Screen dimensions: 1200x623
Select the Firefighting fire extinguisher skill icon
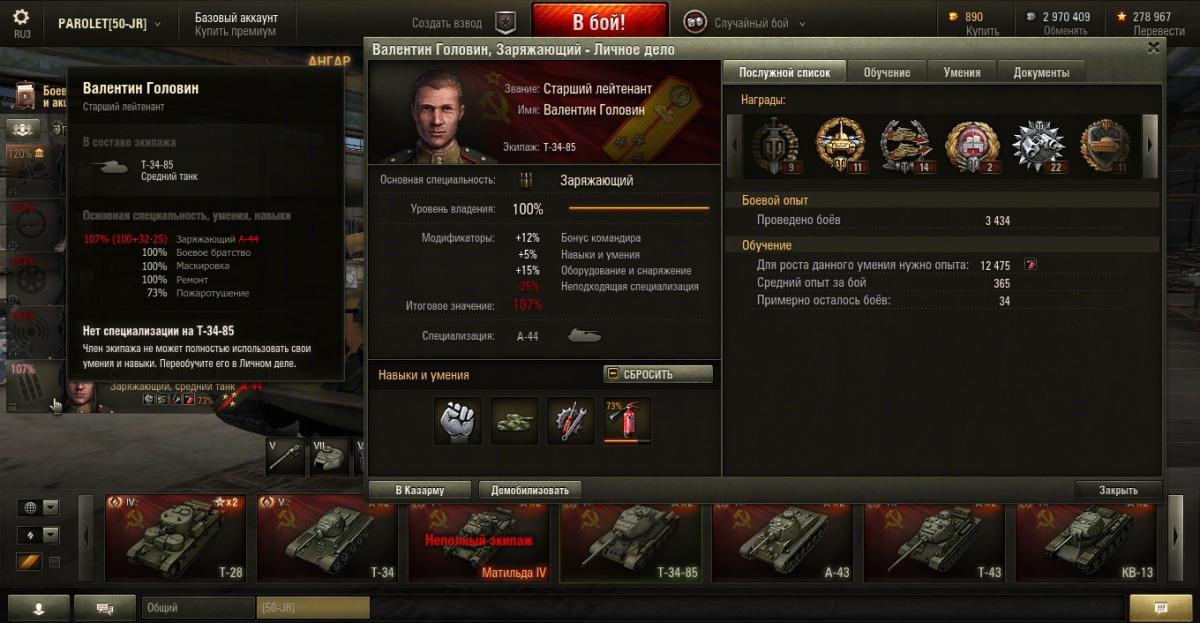pyautogui.click(x=627, y=420)
